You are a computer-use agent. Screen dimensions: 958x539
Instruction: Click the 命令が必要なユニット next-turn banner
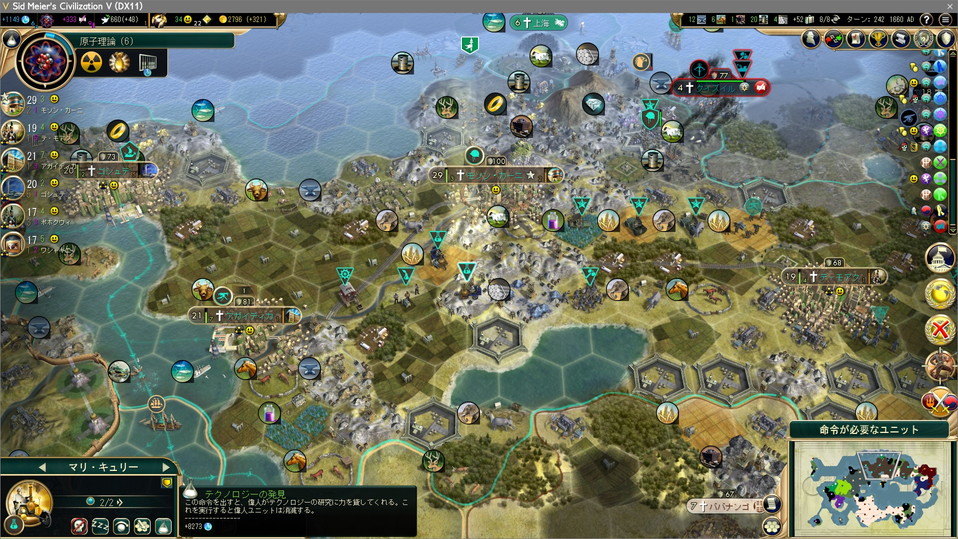[x=869, y=429]
